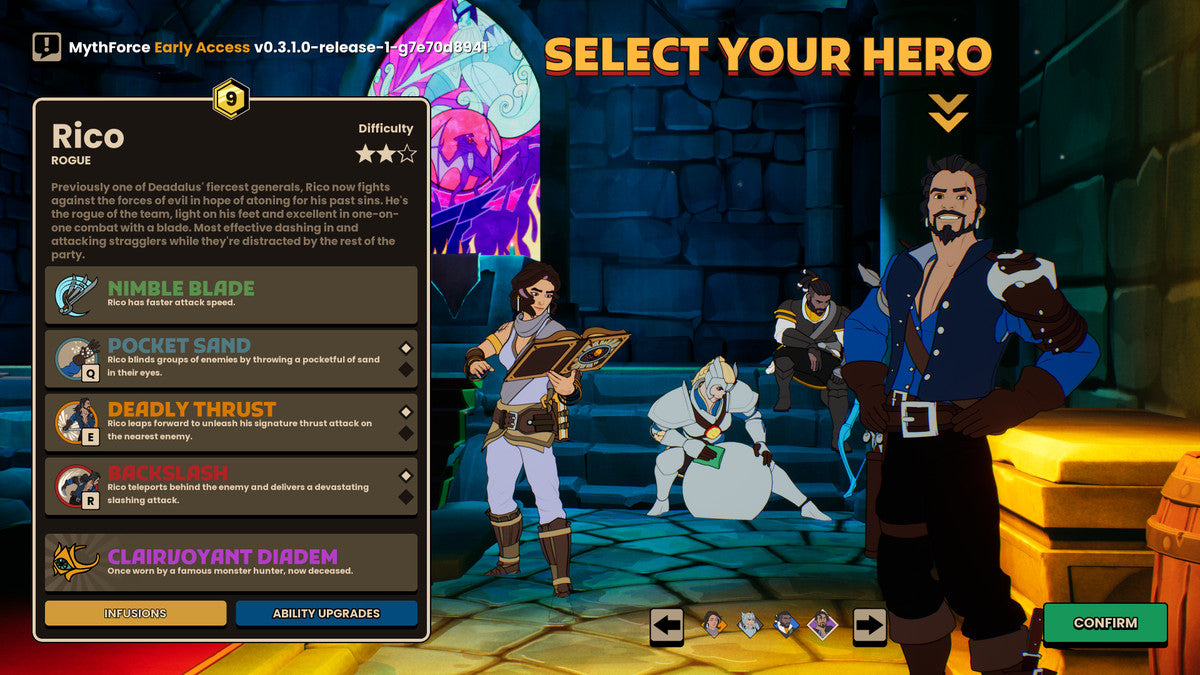Confirm the selected hero

(1105, 623)
